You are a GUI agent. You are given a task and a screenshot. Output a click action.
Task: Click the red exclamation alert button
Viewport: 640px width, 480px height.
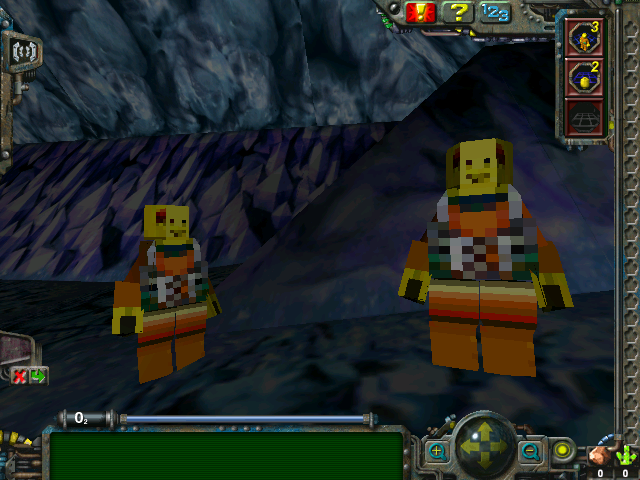[x=418, y=13]
